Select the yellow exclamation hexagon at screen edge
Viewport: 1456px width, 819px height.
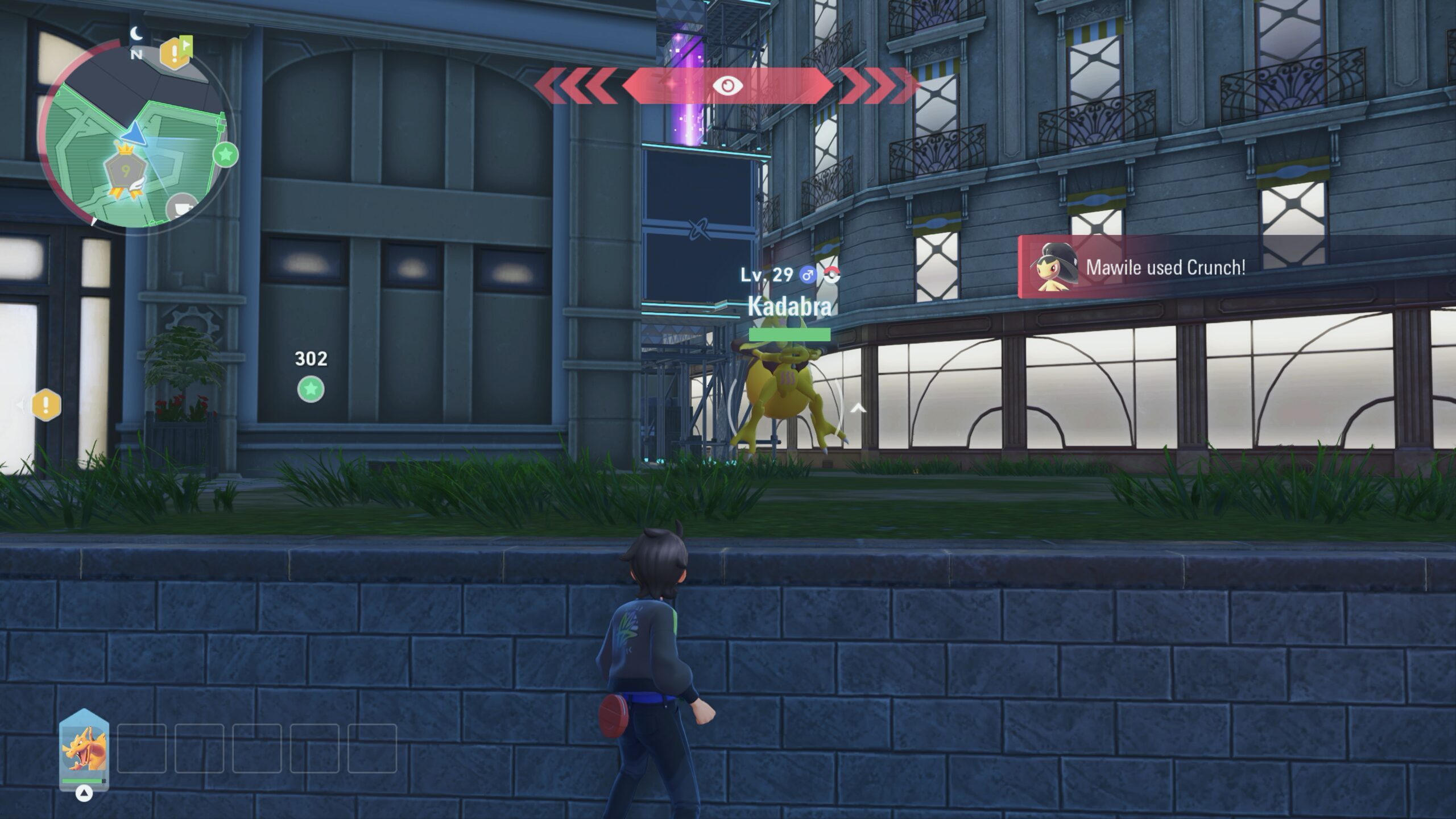click(x=46, y=405)
